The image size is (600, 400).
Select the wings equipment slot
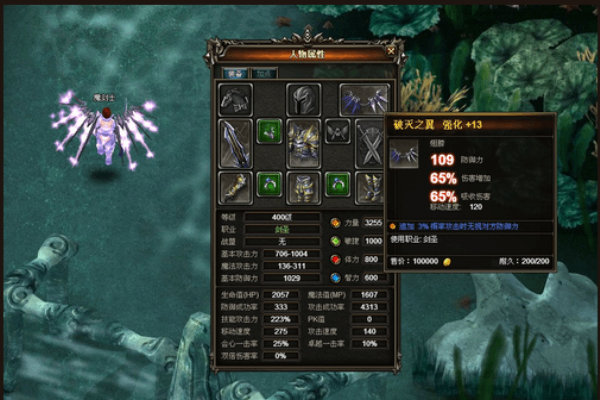coord(364,101)
